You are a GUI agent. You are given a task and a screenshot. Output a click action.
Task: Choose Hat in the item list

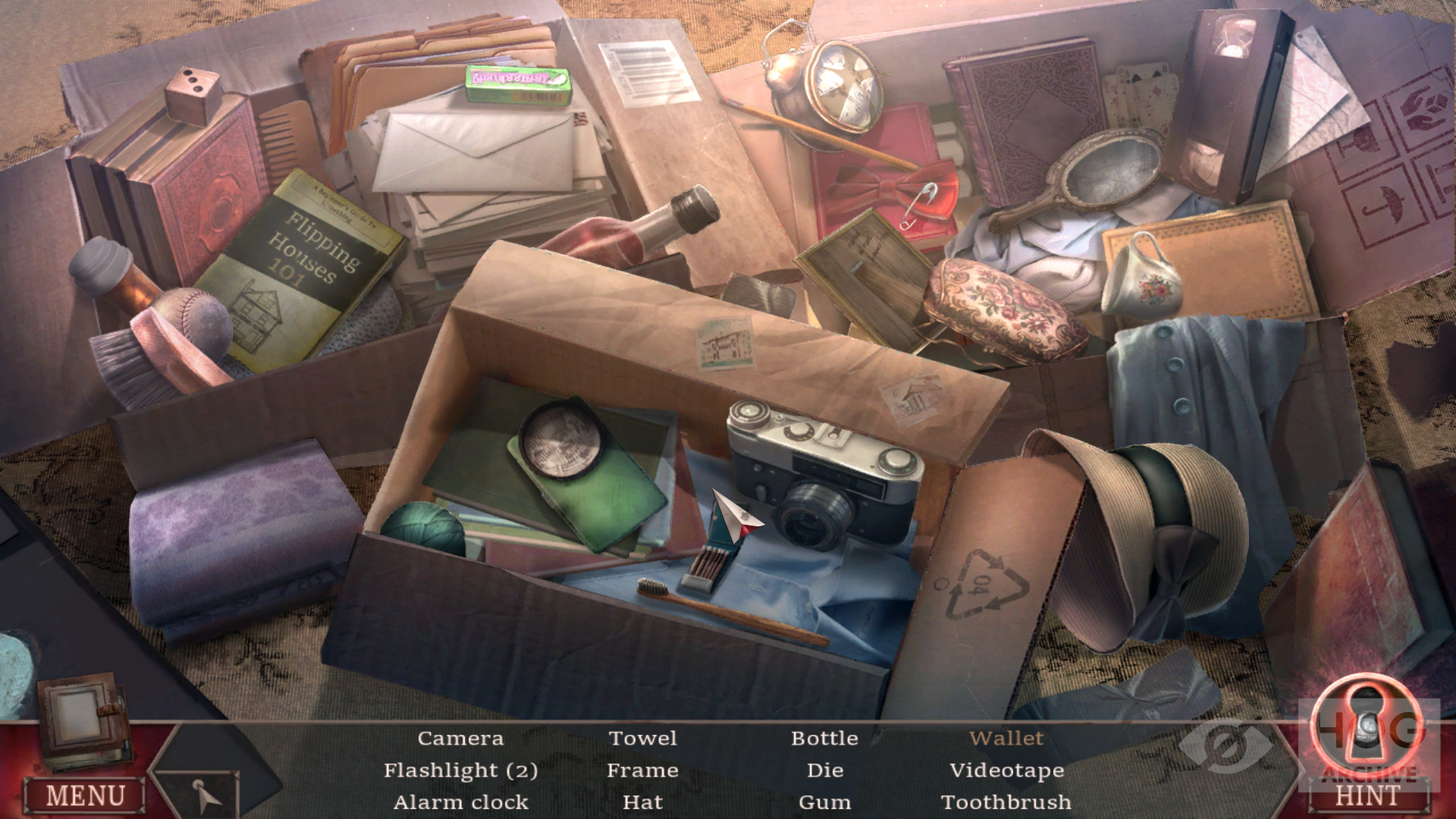click(643, 802)
